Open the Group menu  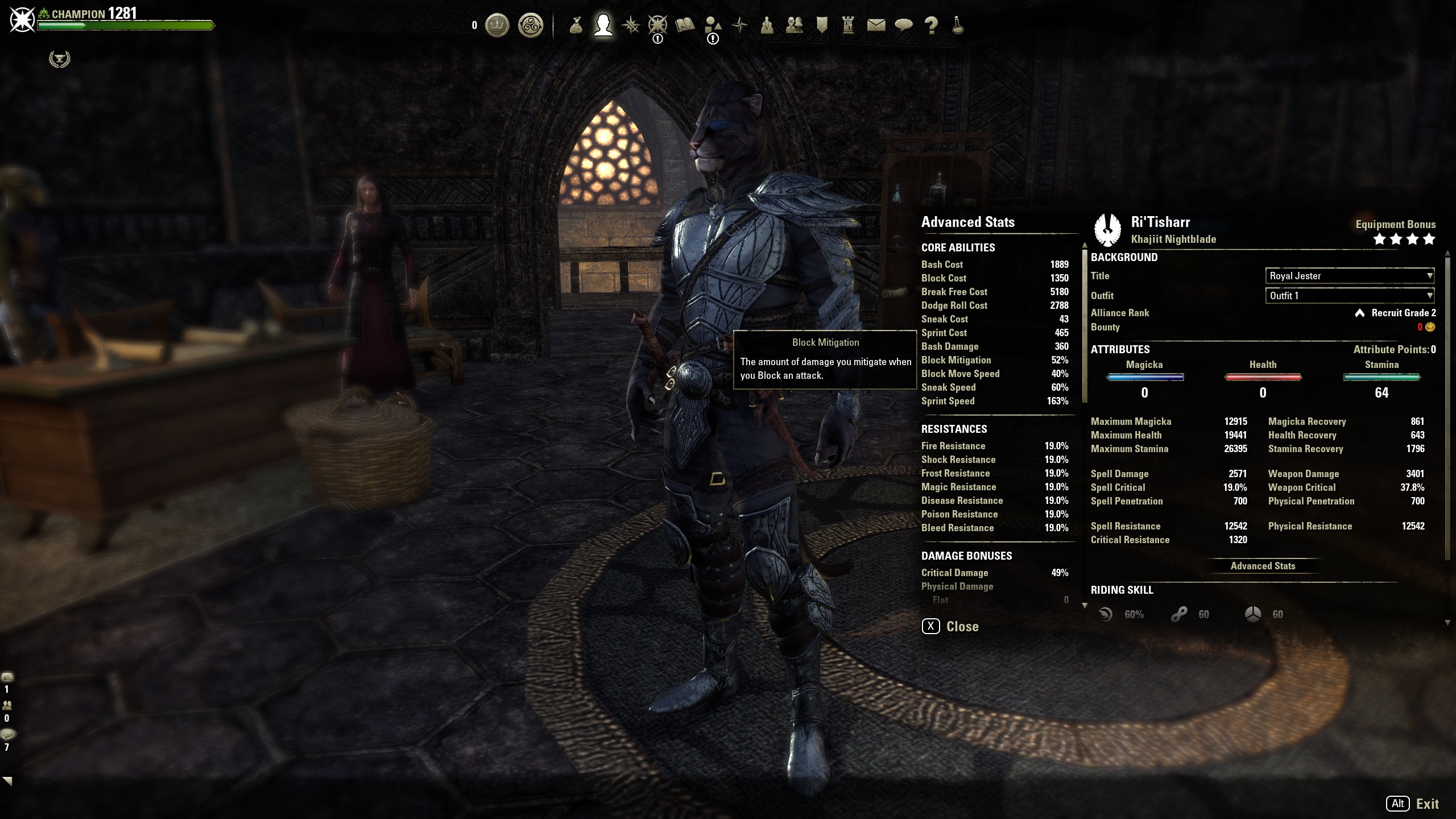click(x=767, y=26)
